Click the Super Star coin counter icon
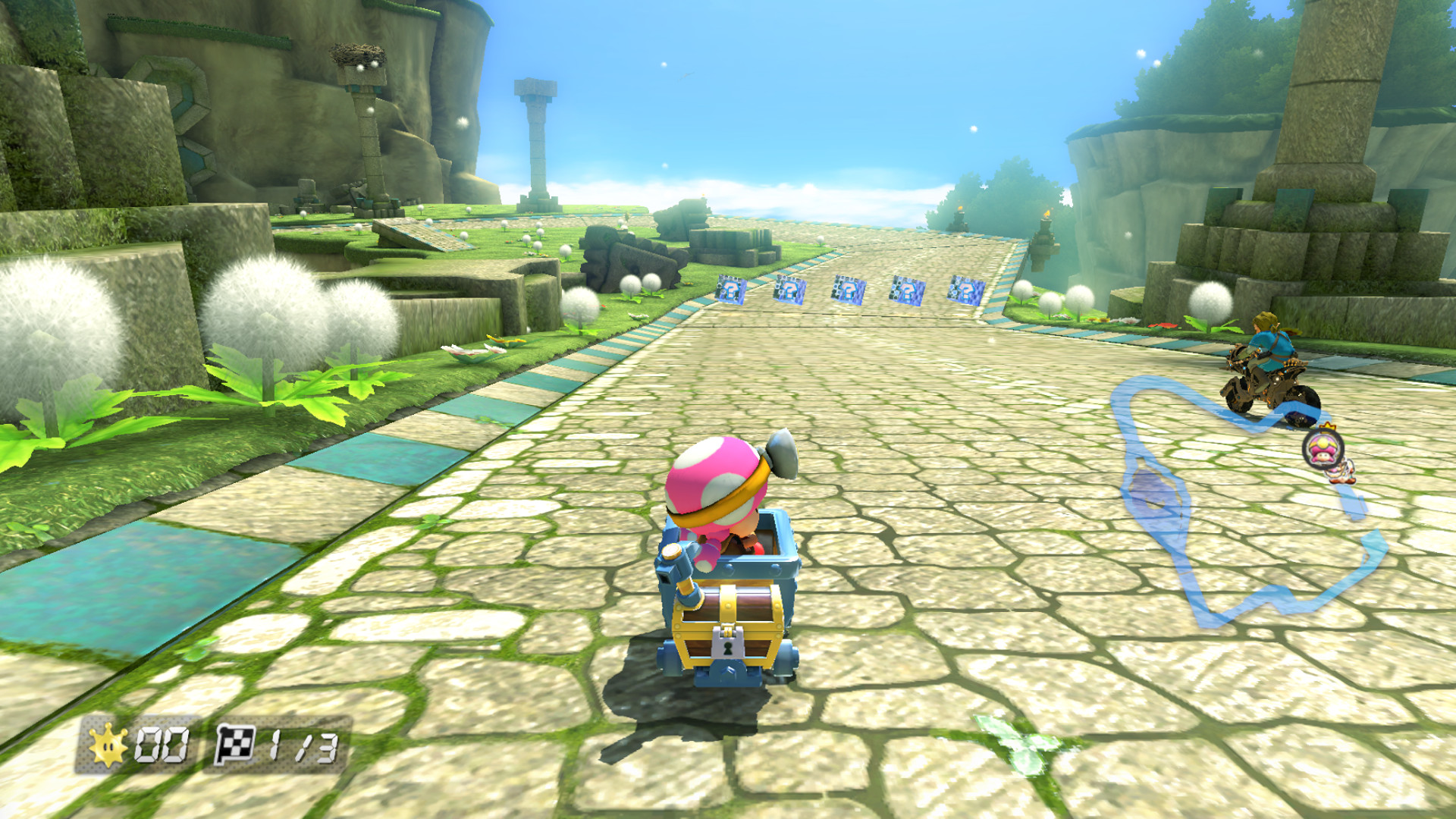This screenshot has width=1456, height=819. tap(108, 743)
